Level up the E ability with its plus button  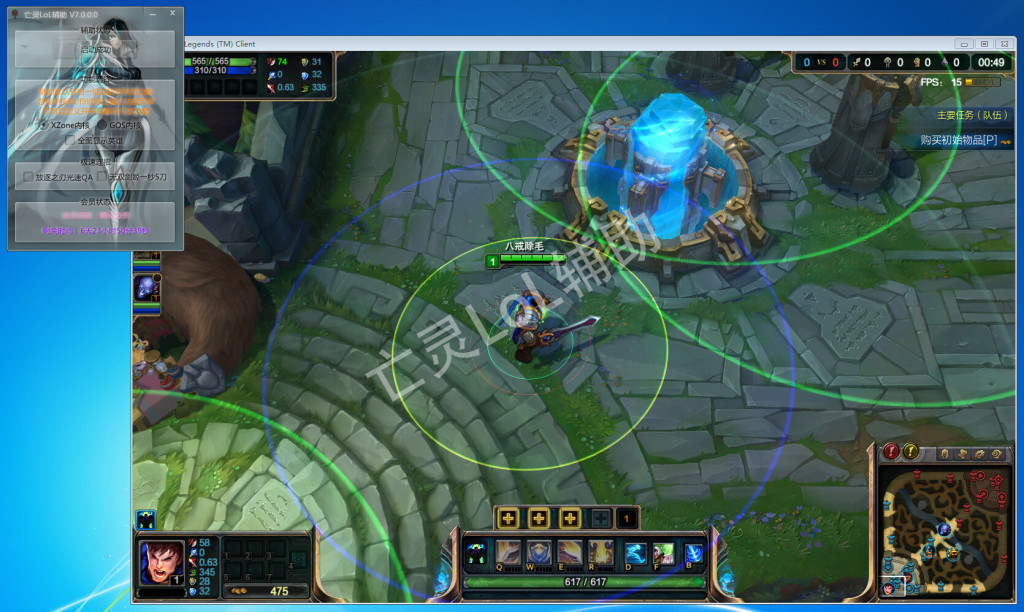tap(570, 518)
